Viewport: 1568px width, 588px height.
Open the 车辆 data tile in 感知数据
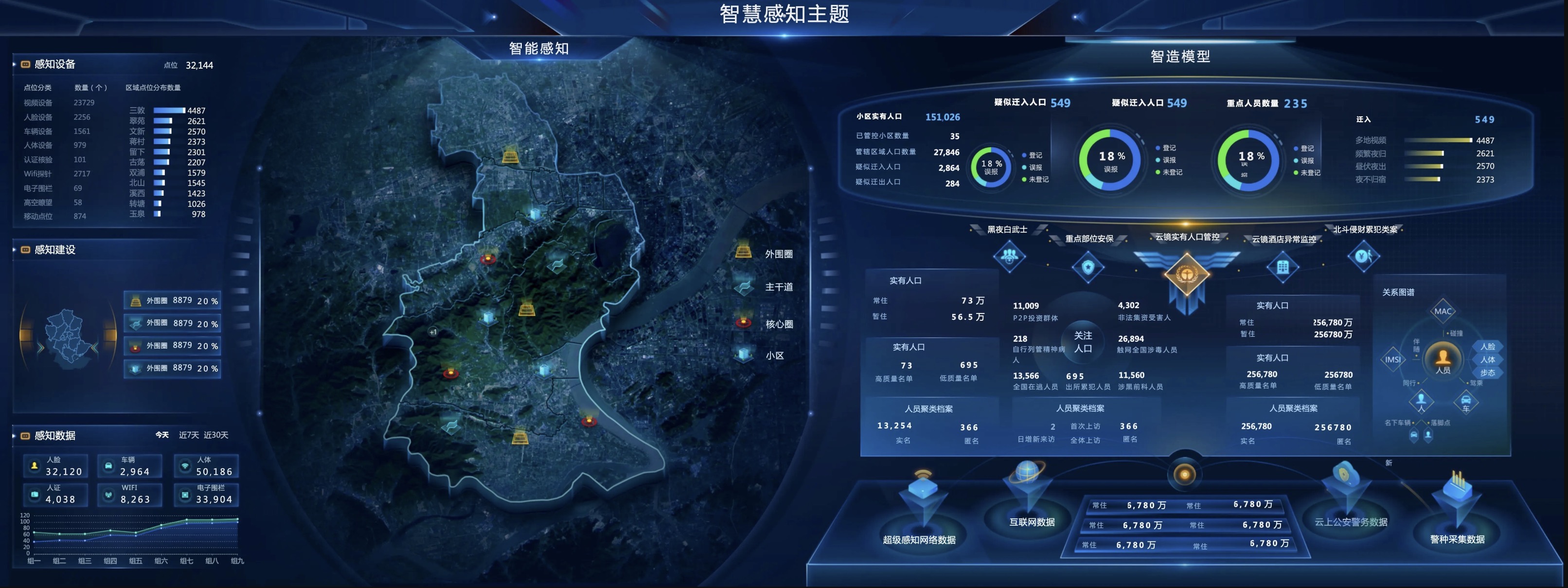[131, 466]
